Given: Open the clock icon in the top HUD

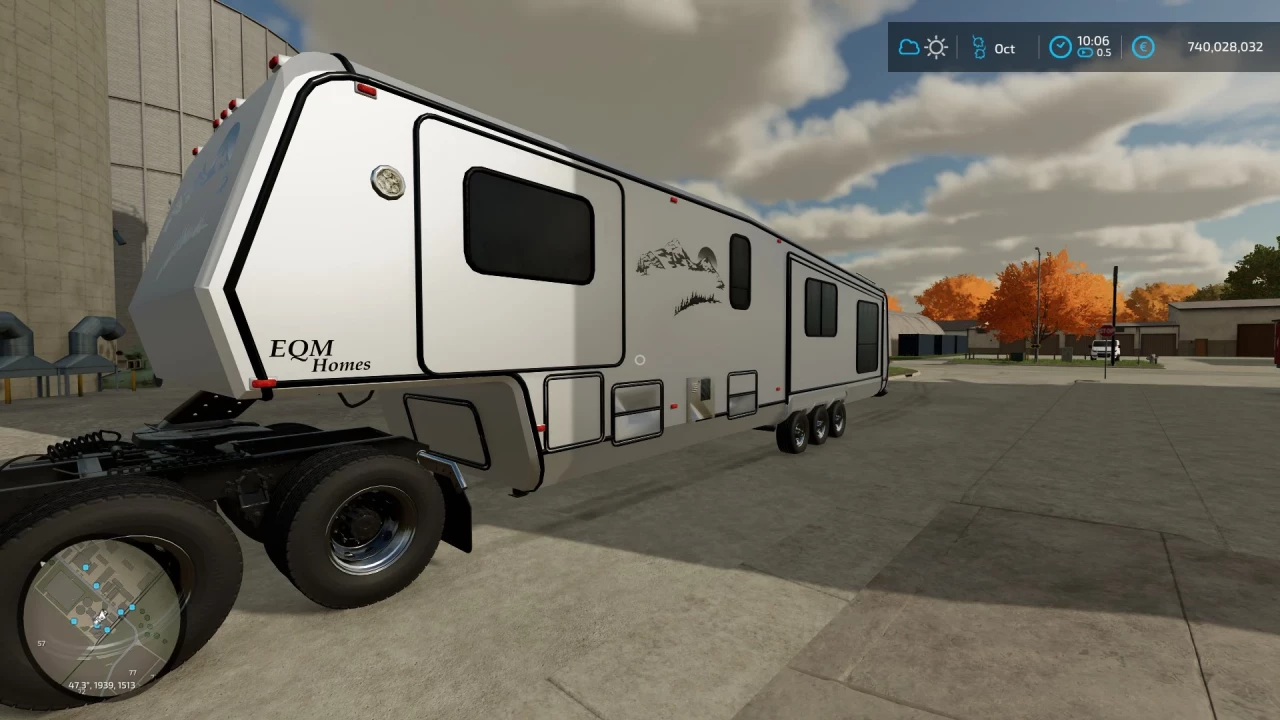Looking at the screenshot, I should 1060,47.
